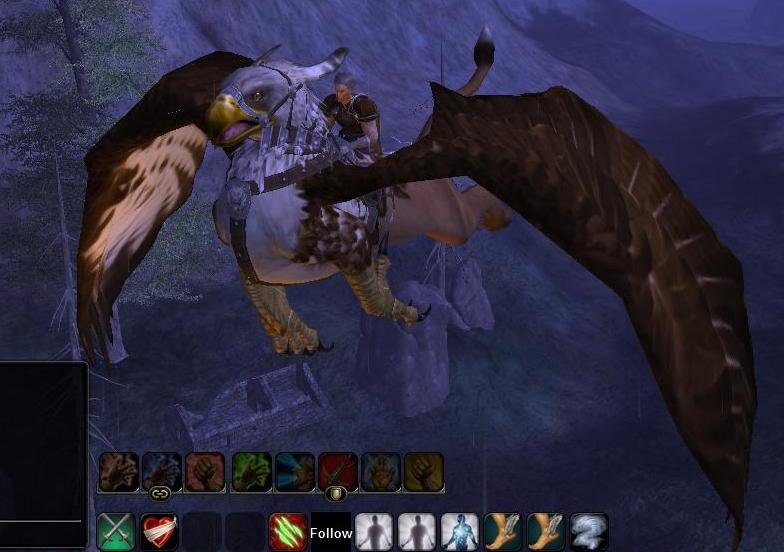The height and width of the screenshot is (552, 784).
Task: Cast the whirlwind tornado ability
Action: [589, 532]
